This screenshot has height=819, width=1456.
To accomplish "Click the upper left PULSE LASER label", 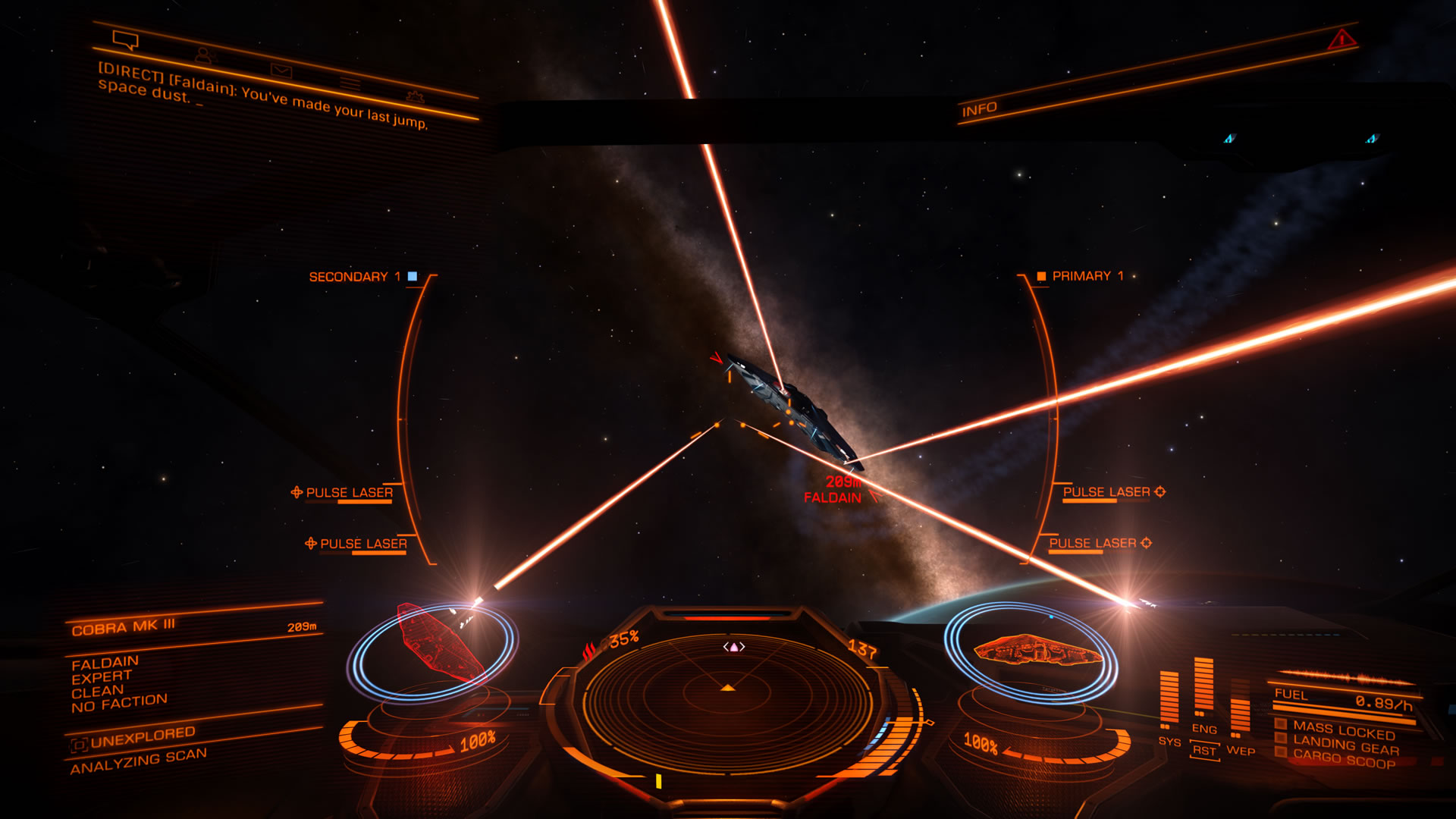I will [348, 491].
